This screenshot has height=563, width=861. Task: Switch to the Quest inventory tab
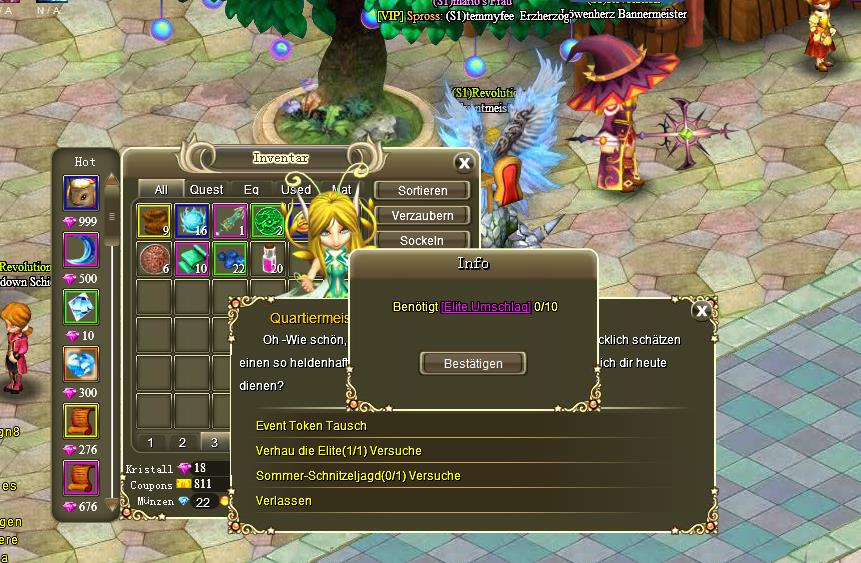click(207, 190)
